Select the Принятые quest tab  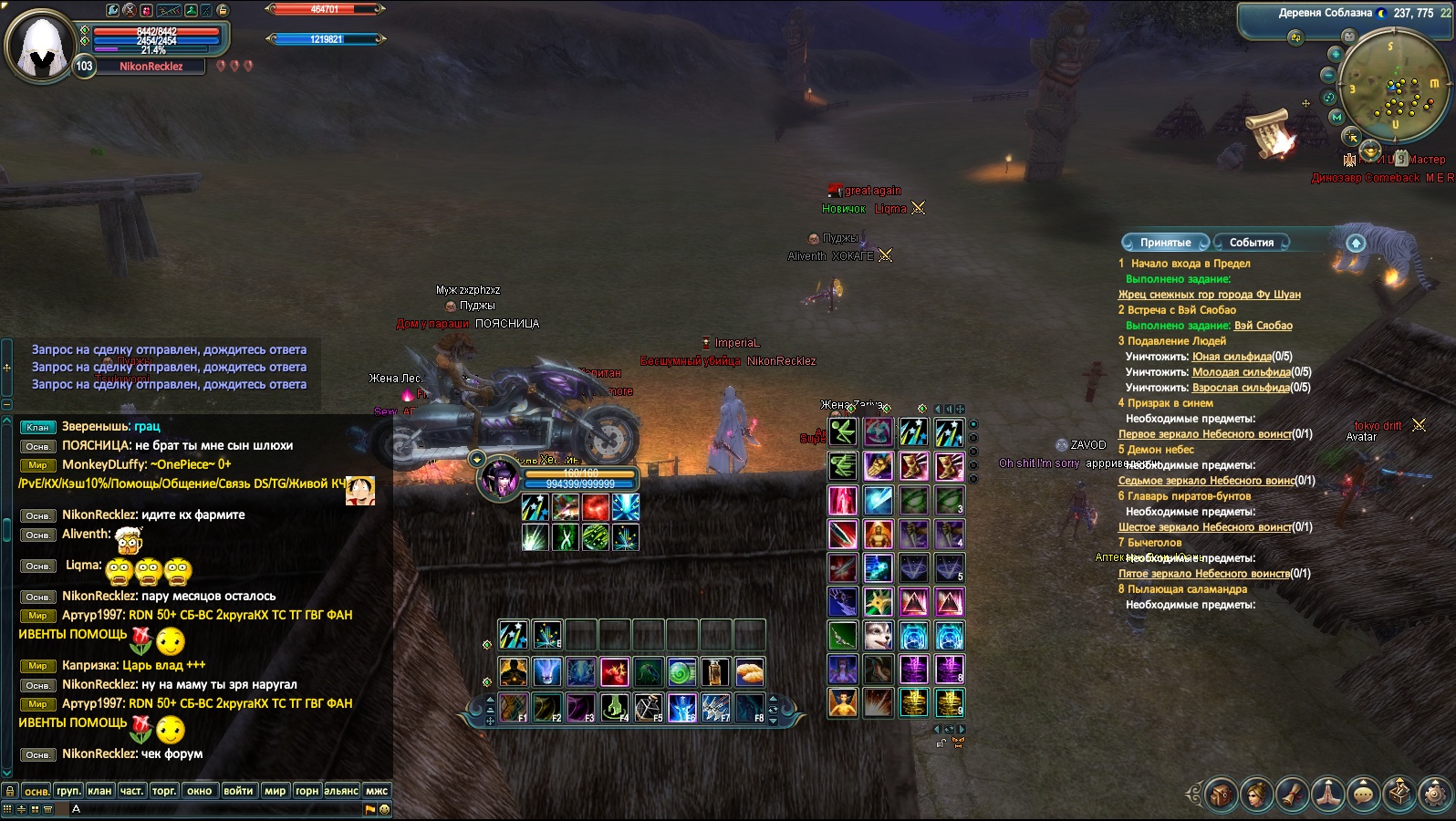(1165, 243)
